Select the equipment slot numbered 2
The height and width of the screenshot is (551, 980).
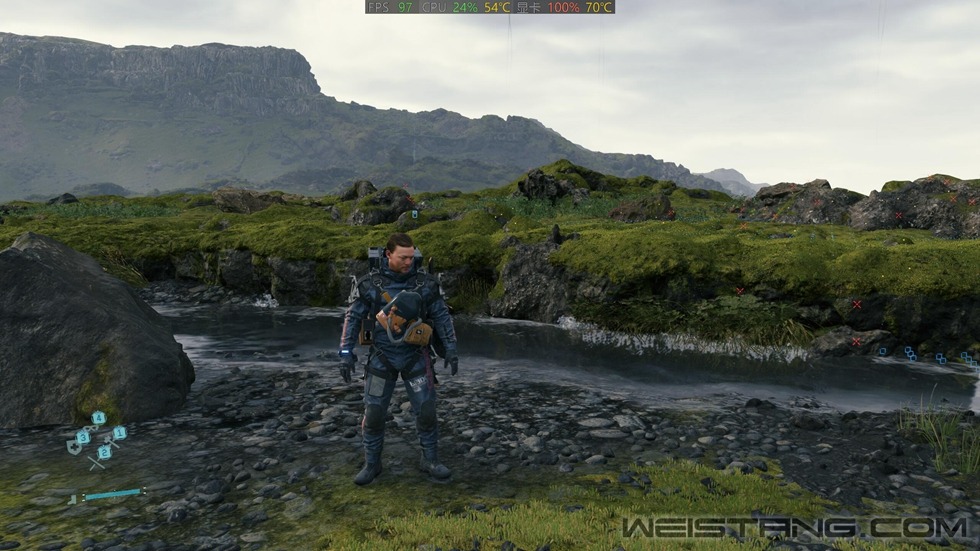click(104, 451)
